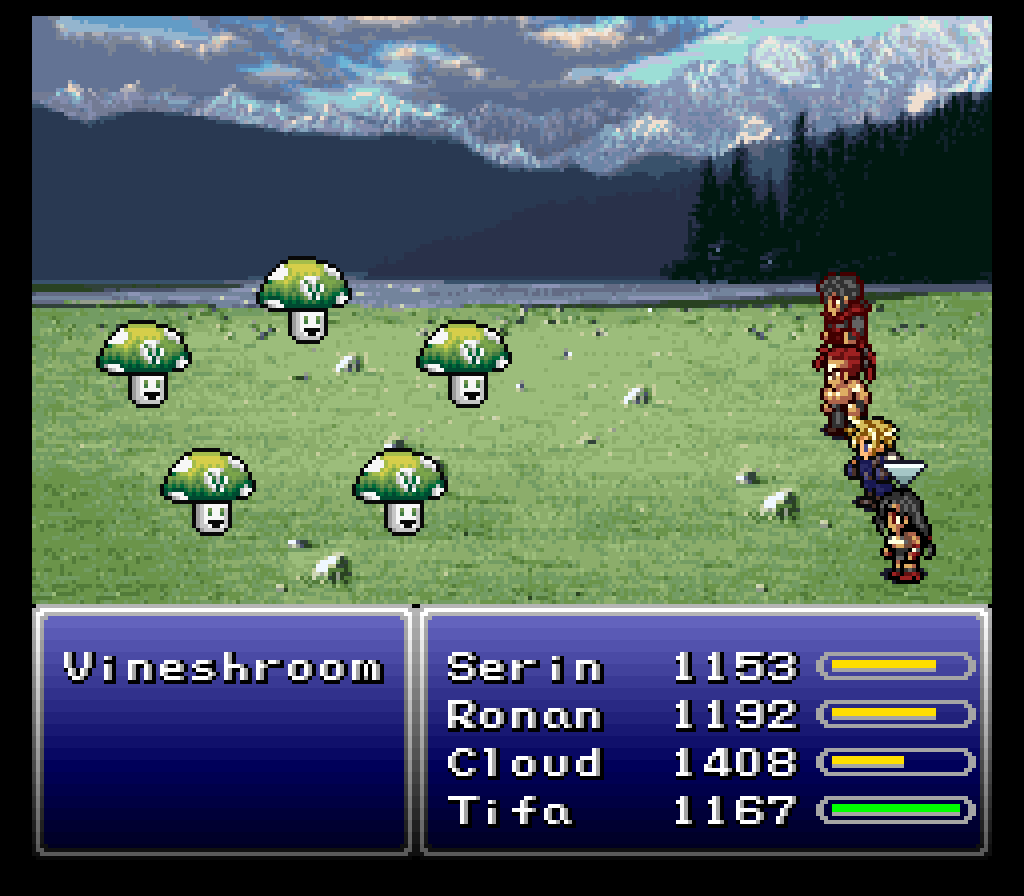Select Tifa's name in the party panel
This screenshot has width=1024, height=896.
510,810
